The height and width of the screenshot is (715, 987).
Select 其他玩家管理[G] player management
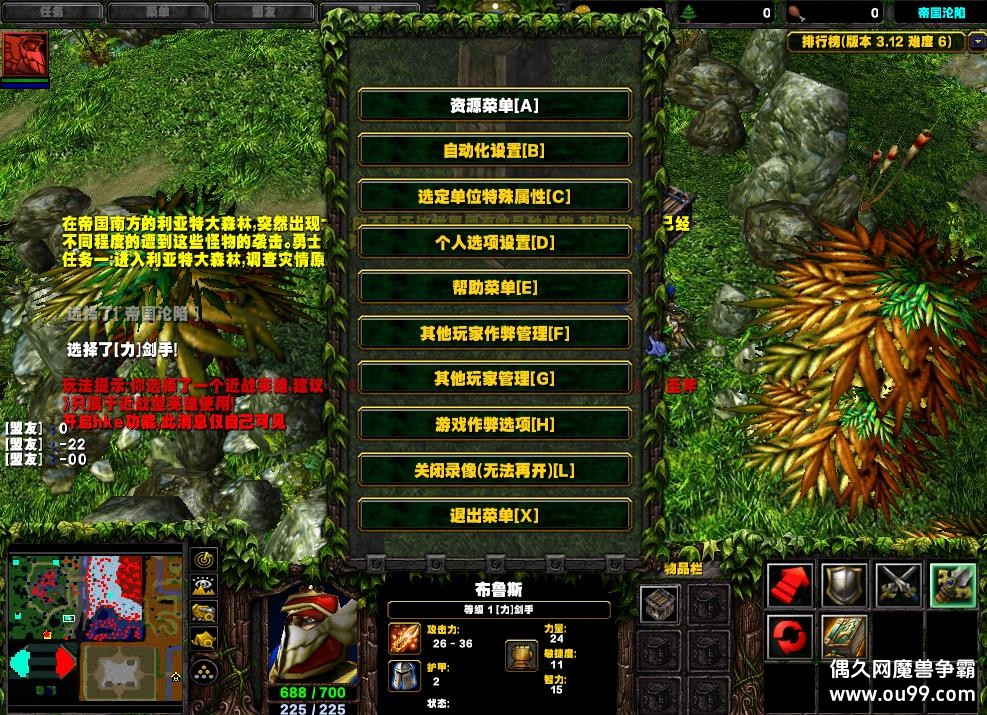click(494, 379)
